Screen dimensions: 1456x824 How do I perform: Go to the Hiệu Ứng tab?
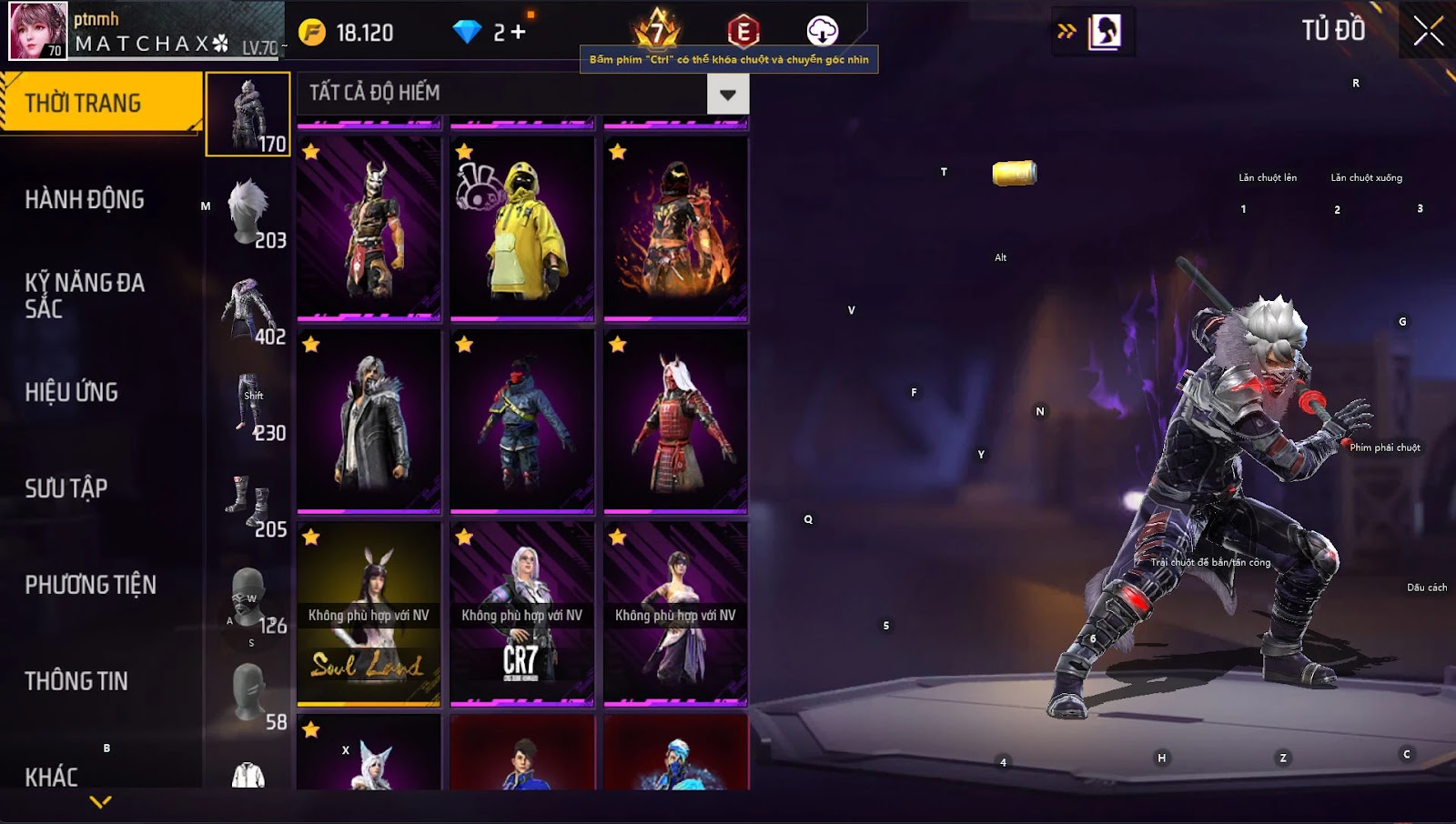pyautogui.click(x=72, y=392)
